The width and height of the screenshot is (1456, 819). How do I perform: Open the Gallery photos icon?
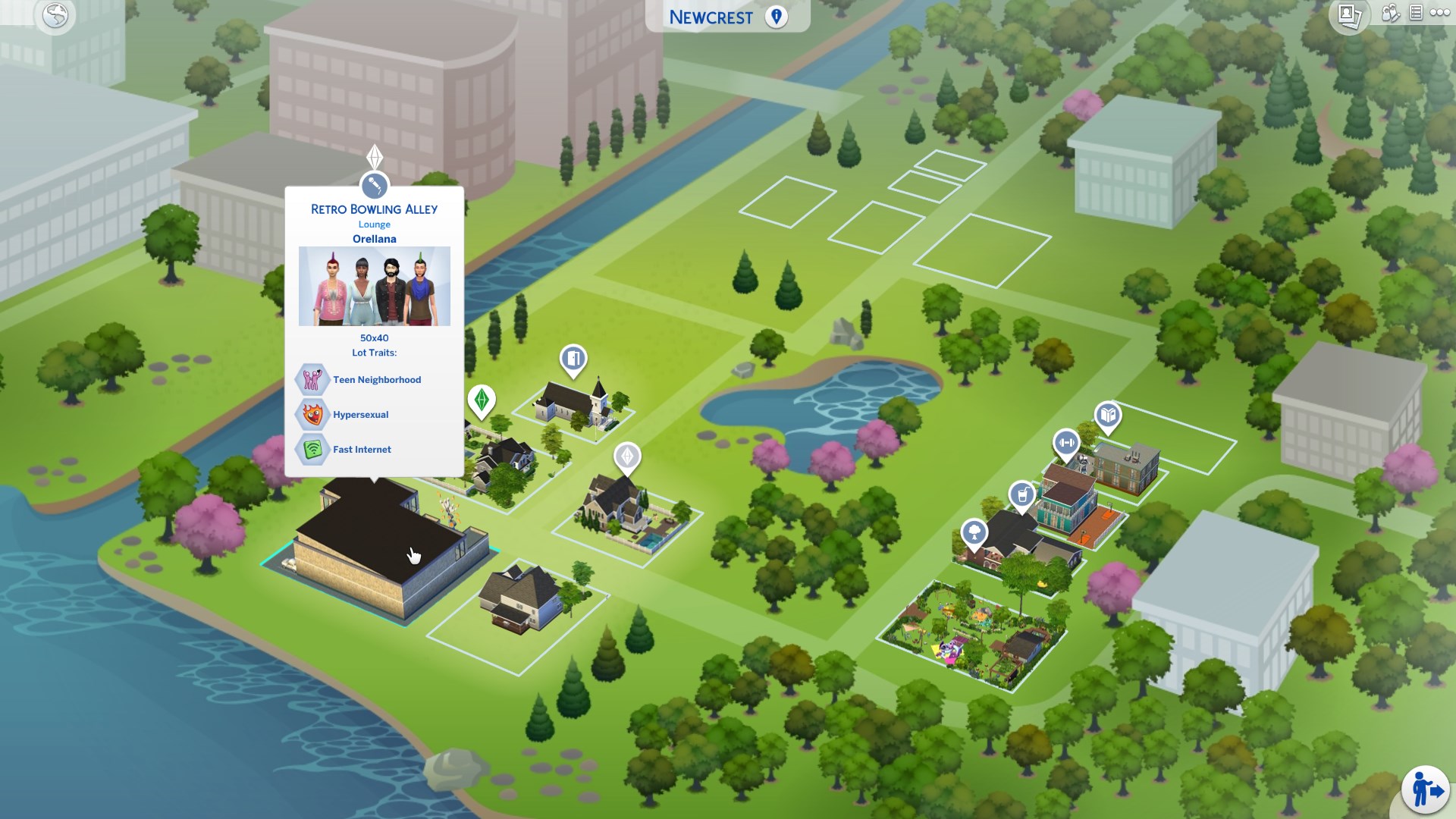coord(1350,15)
